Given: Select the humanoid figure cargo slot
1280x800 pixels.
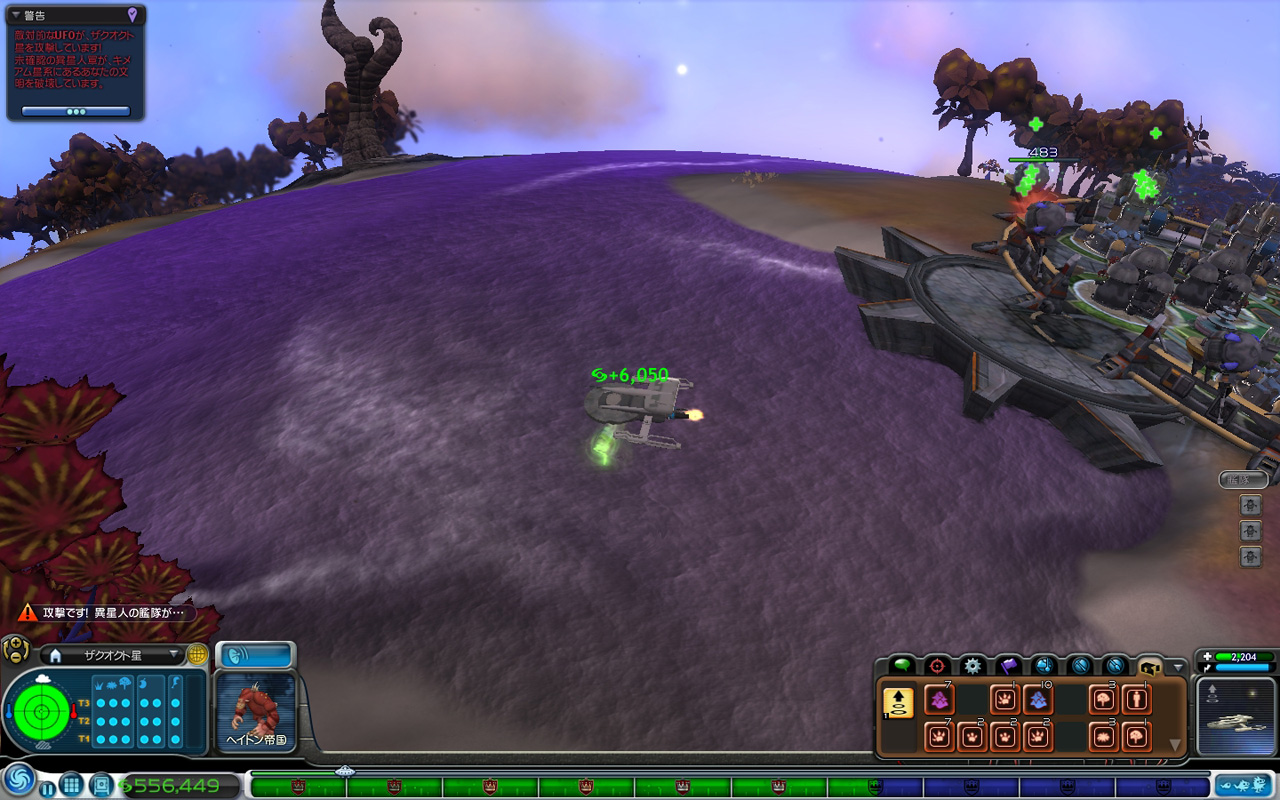Looking at the screenshot, I should pos(1137,699).
